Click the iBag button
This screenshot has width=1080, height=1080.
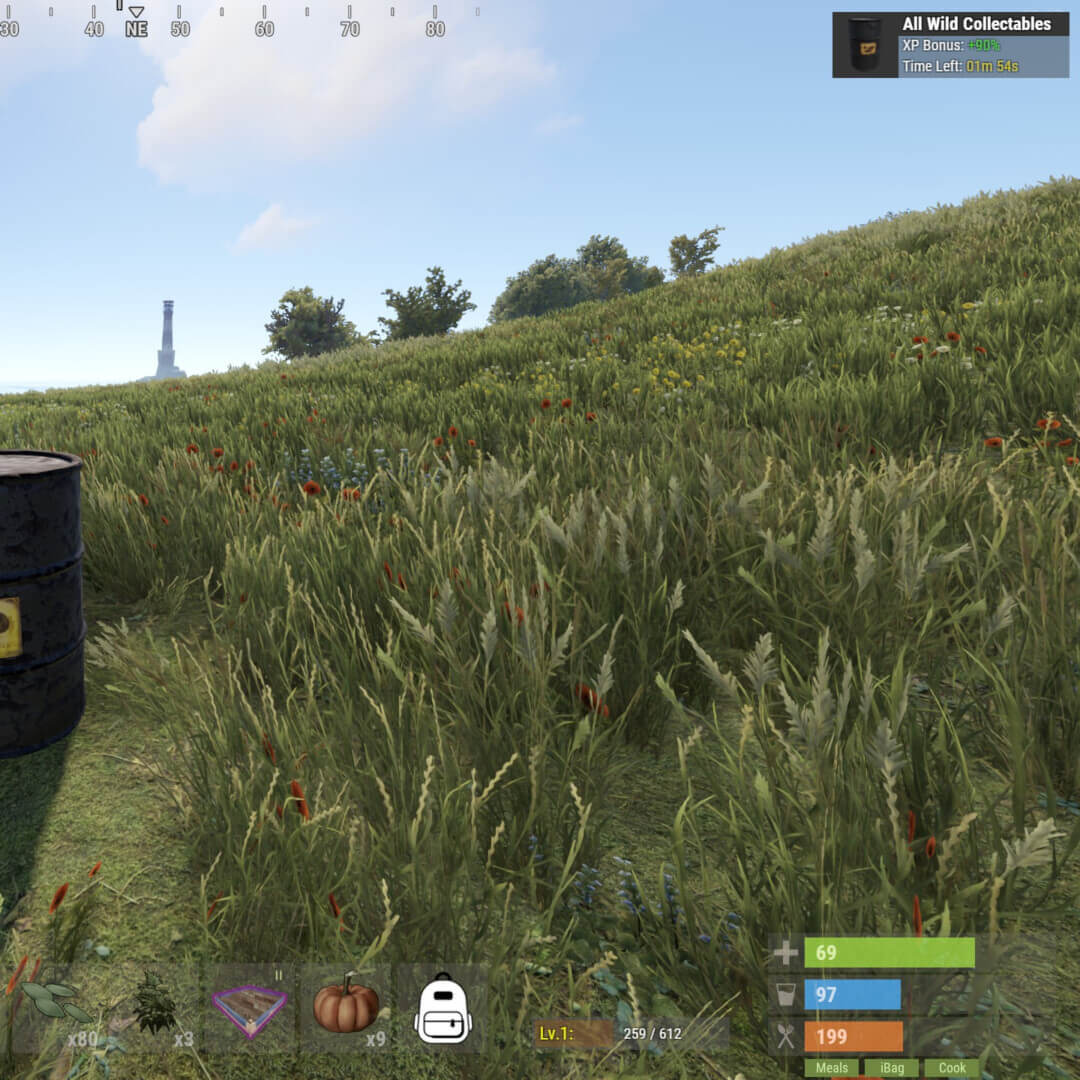[890, 1068]
